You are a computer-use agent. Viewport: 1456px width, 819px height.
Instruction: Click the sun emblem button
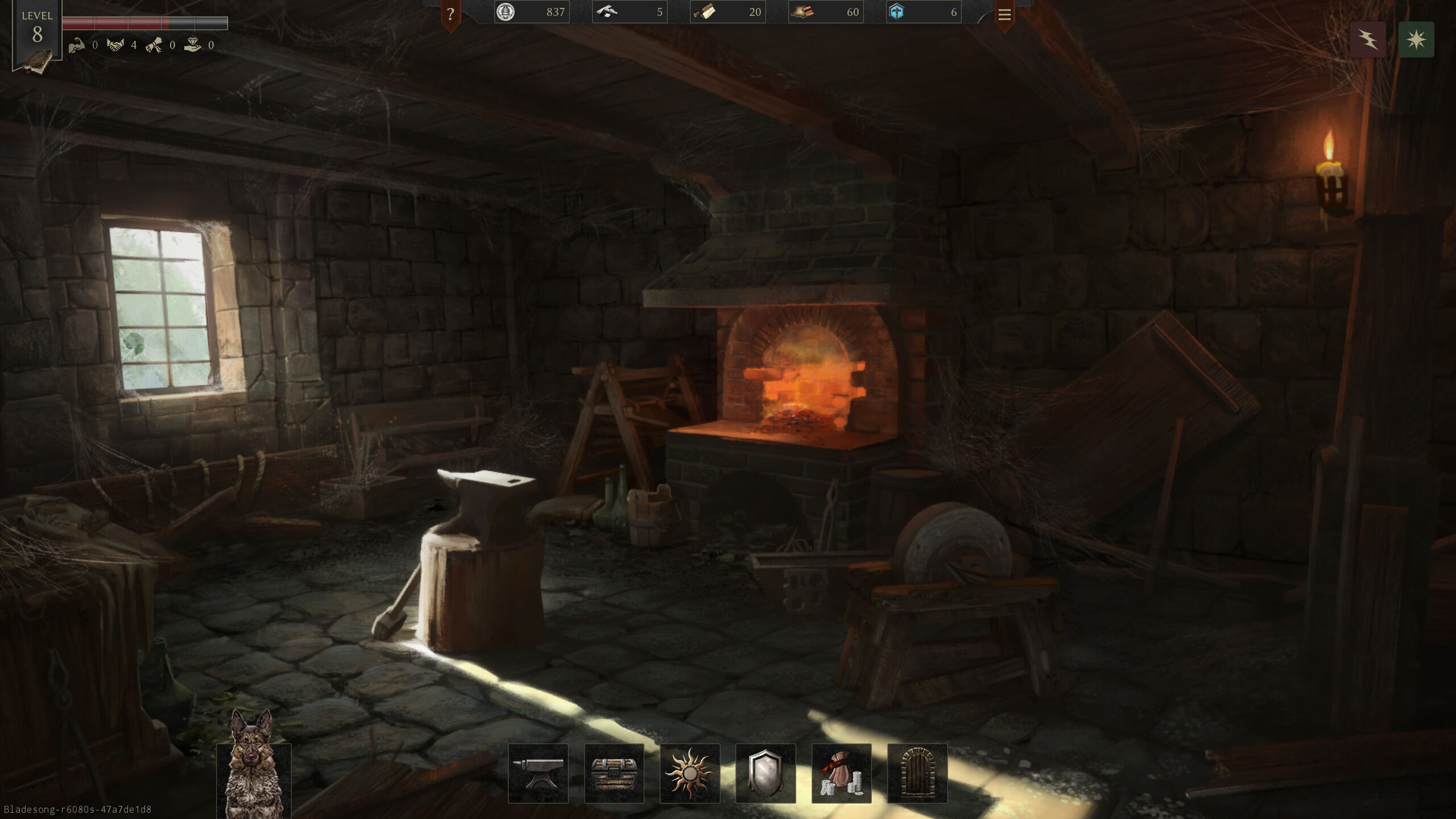pyautogui.click(x=689, y=773)
